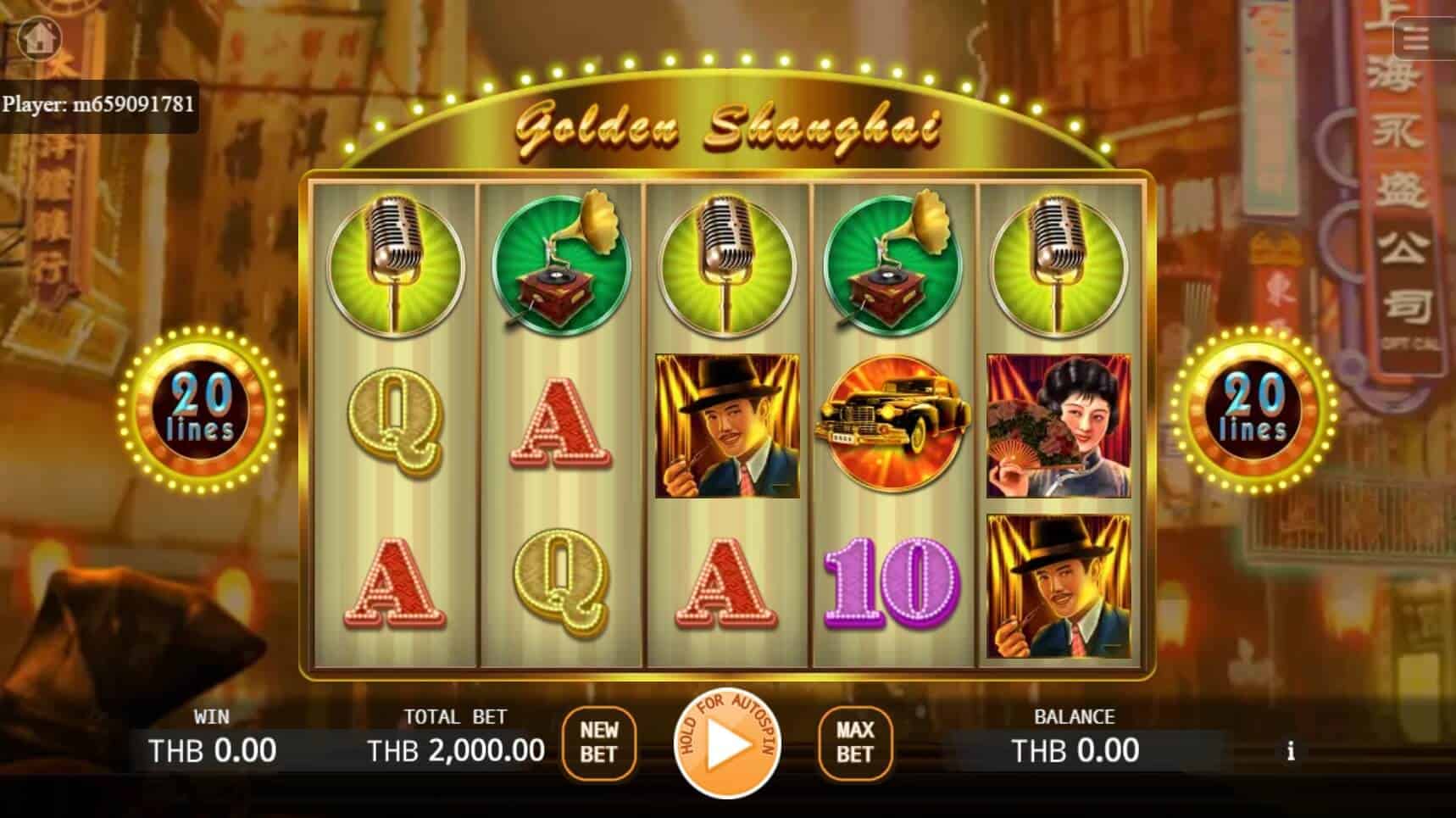1456x818 pixels.
Task: Click the Golden Shanghai marquee title
Action: [727, 127]
